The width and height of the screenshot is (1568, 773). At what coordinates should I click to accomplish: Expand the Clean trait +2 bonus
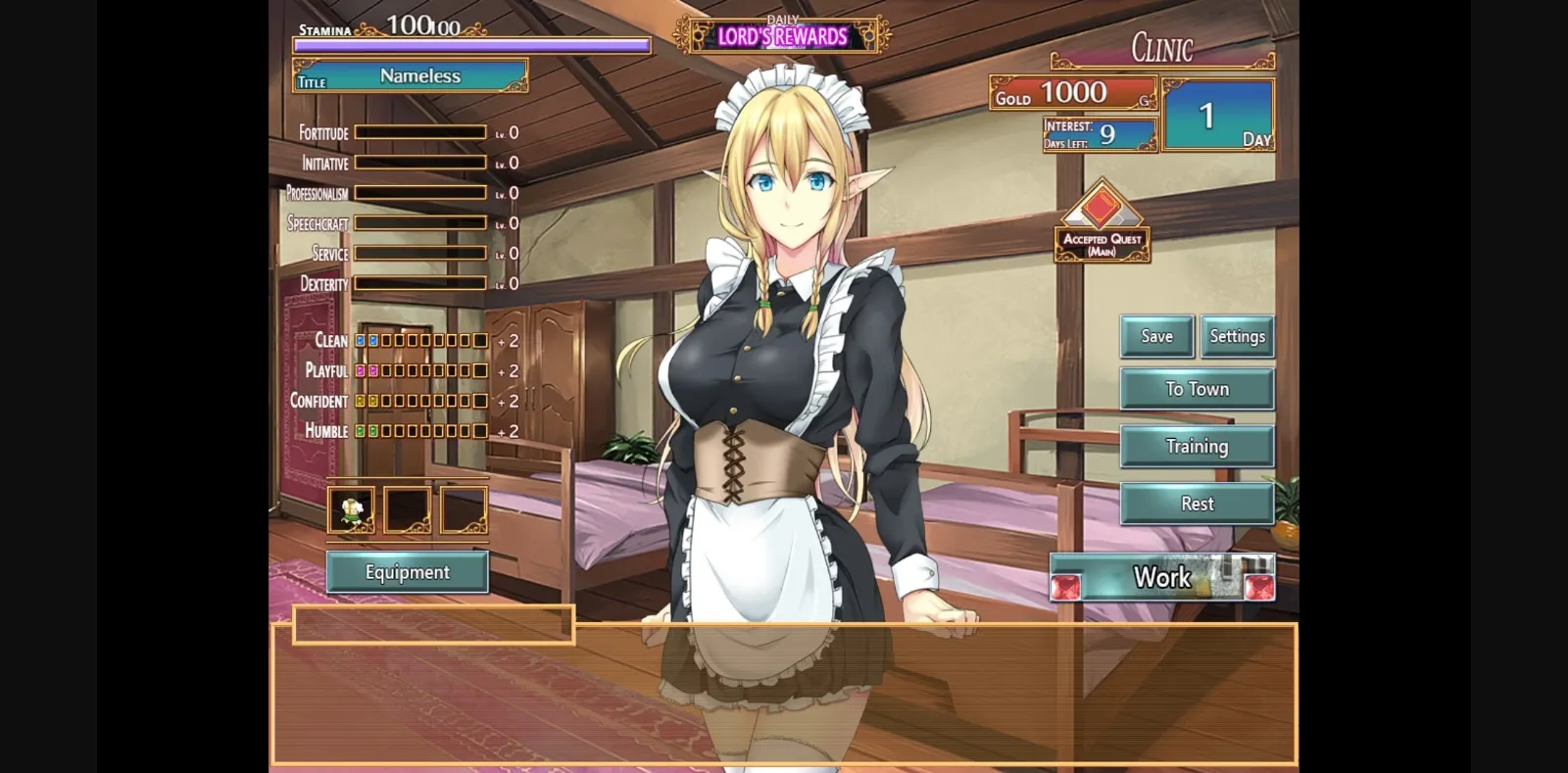coord(508,340)
